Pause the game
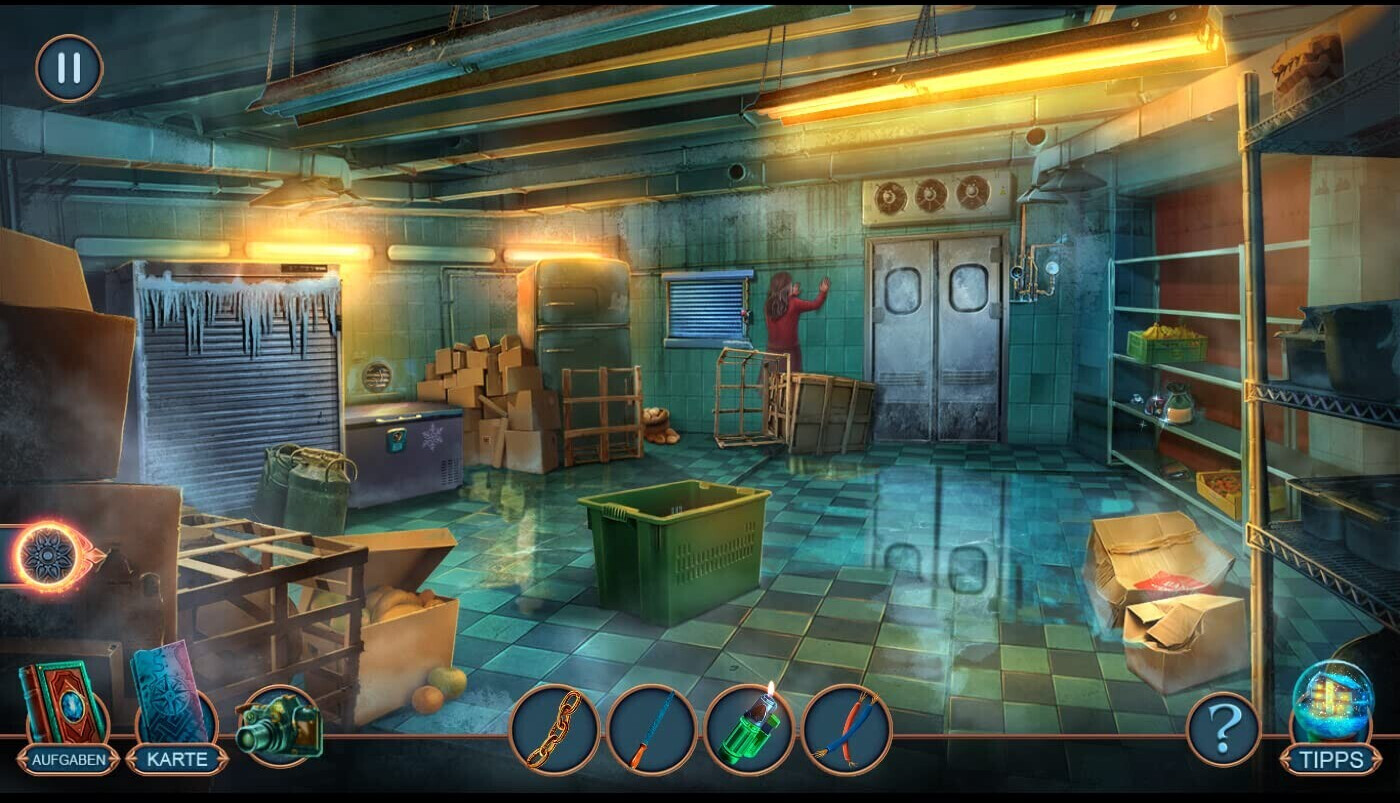Viewport: 1400px width, 803px height. (69, 68)
